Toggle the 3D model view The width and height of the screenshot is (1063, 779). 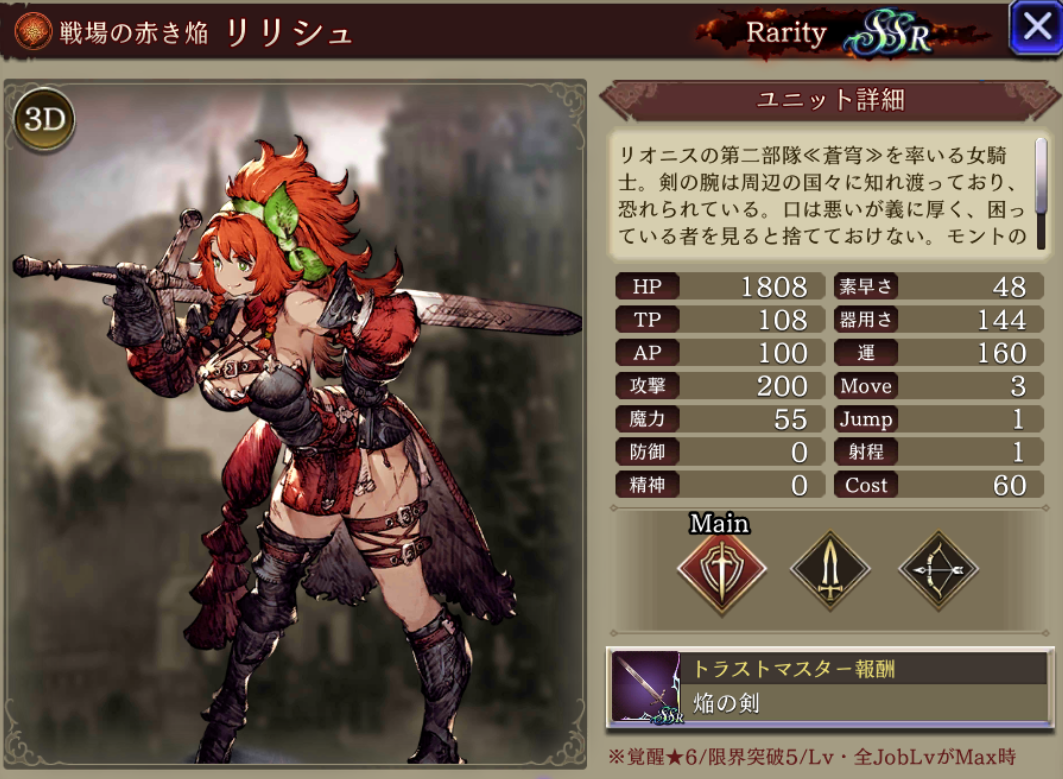pos(44,120)
